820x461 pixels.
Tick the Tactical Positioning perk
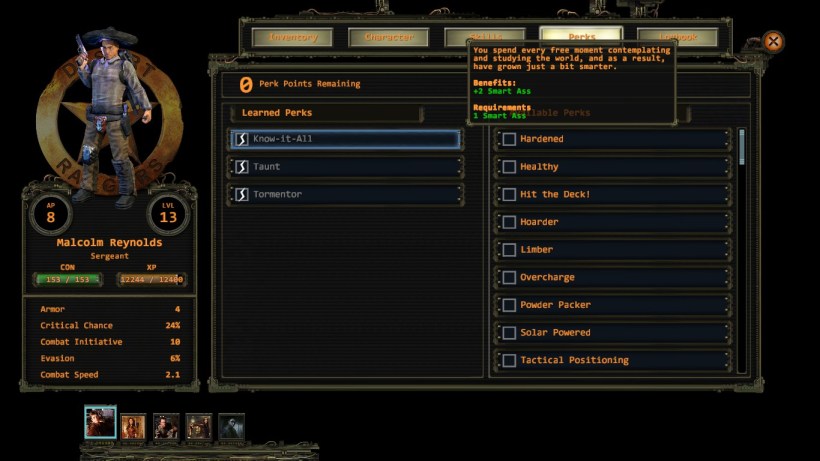509,360
